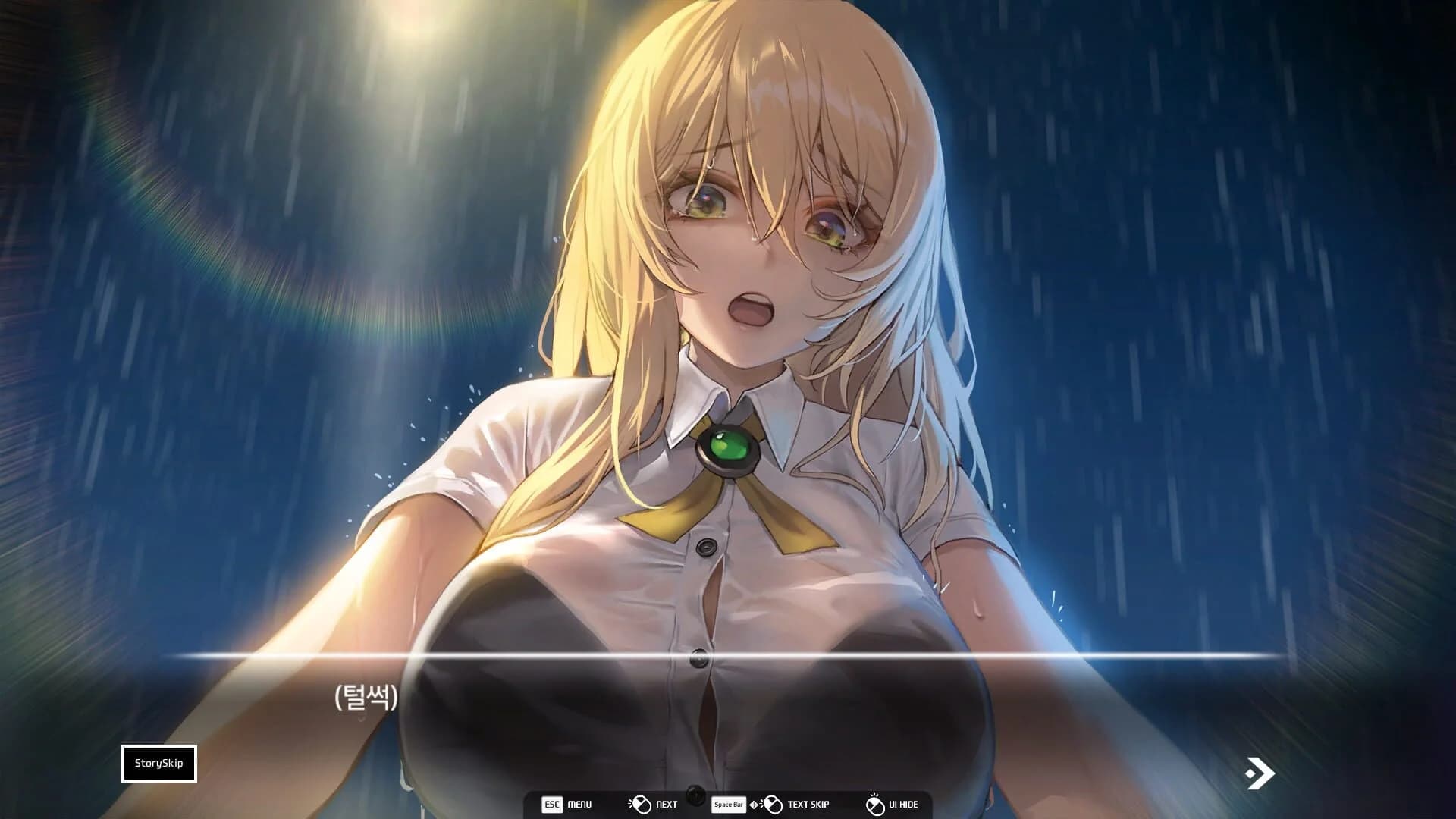Click the round emblem on the bottom control bar
The height and width of the screenshot is (819, 1456).
pyautogui.click(x=696, y=795)
